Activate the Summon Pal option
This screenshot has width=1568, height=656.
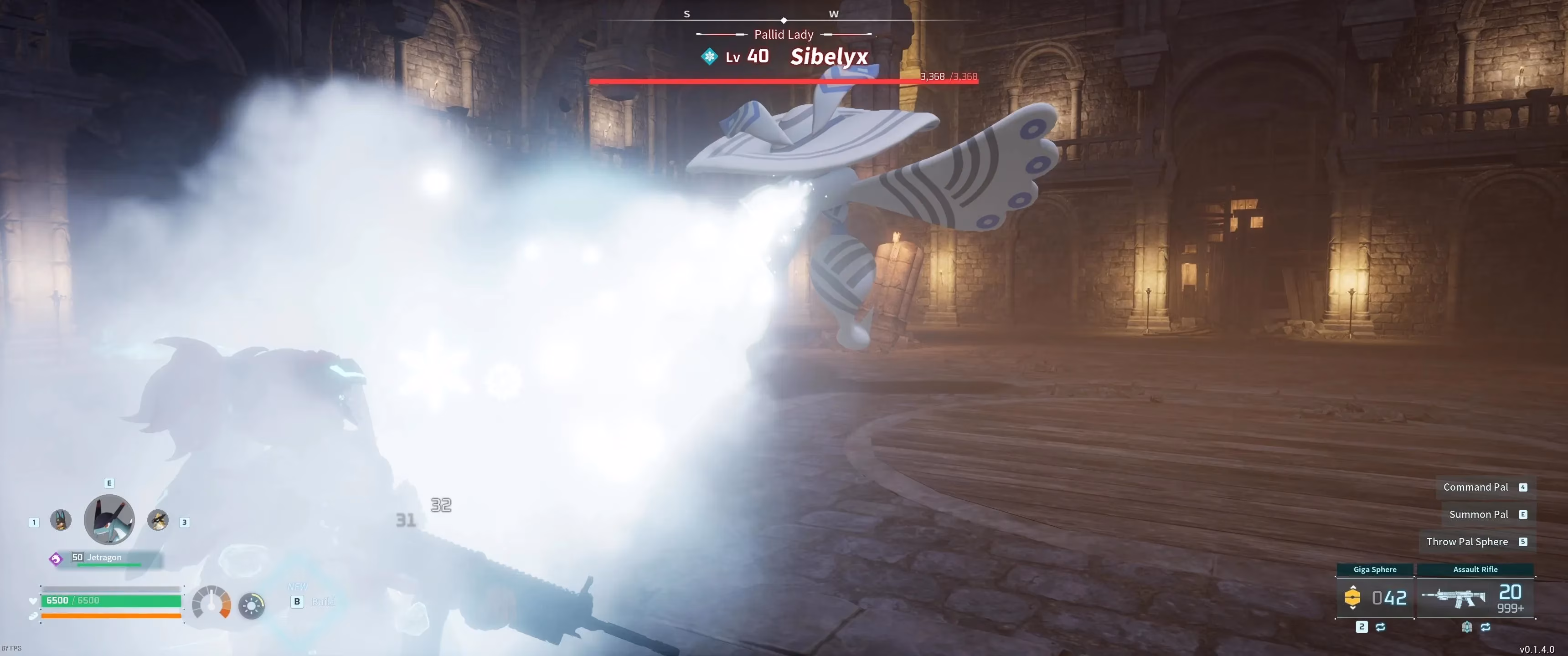pyautogui.click(x=1479, y=514)
